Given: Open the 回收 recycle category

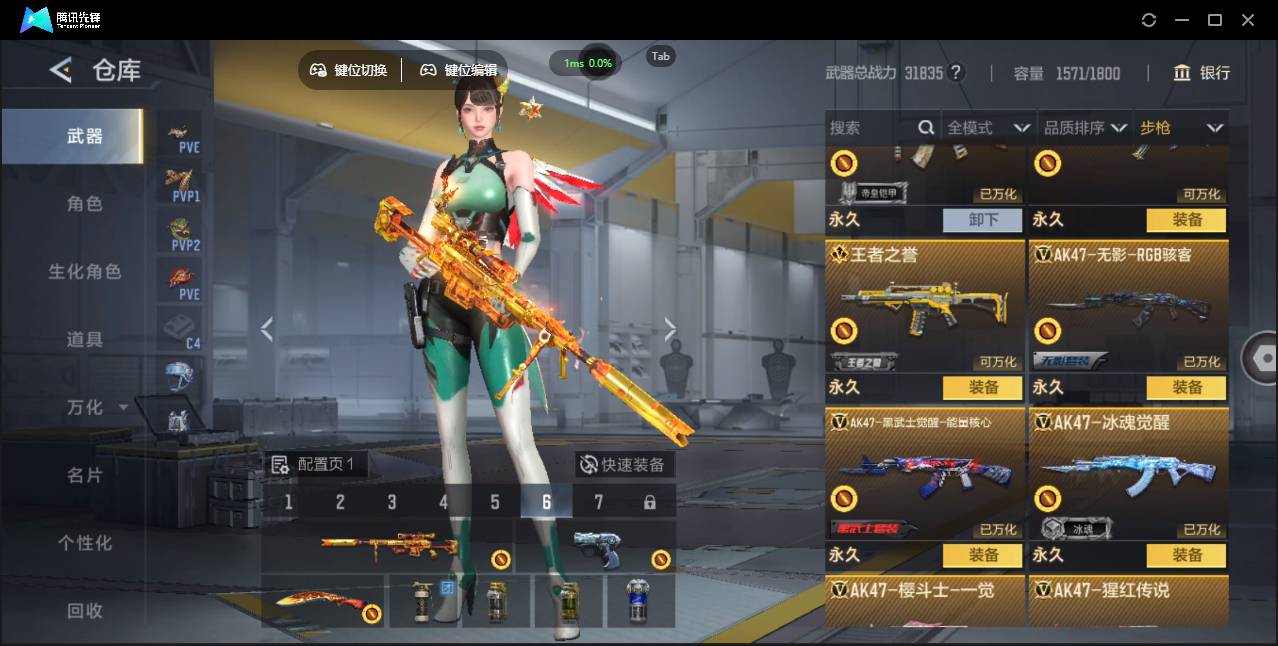Looking at the screenshot, I should point(85,610).
